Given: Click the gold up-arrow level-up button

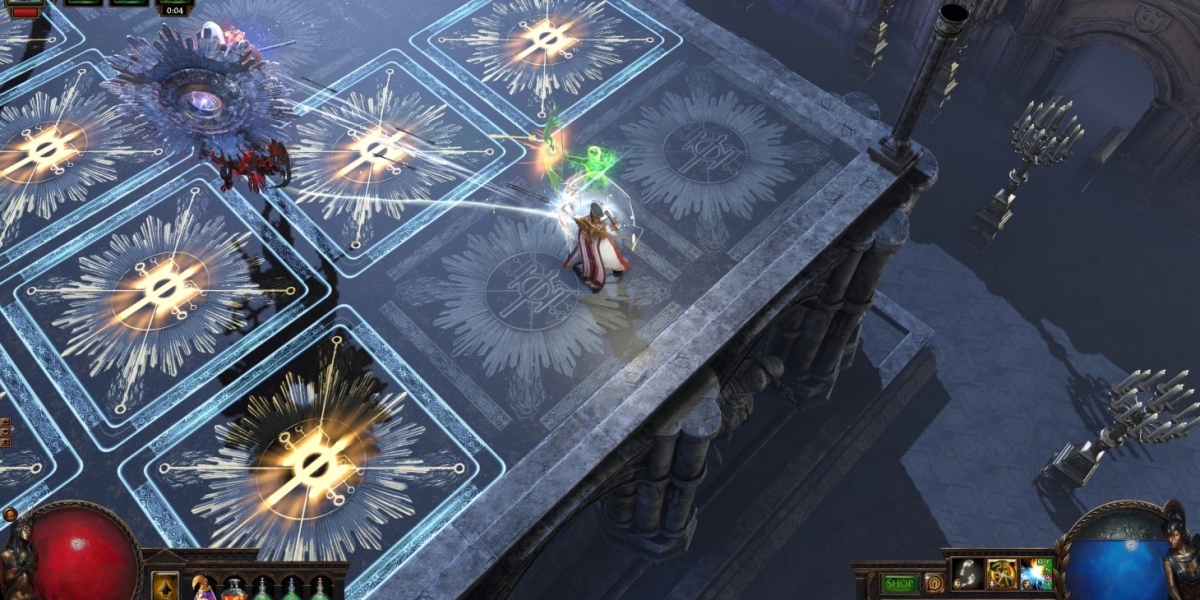Looking at the screenshot, I should 165,585.
